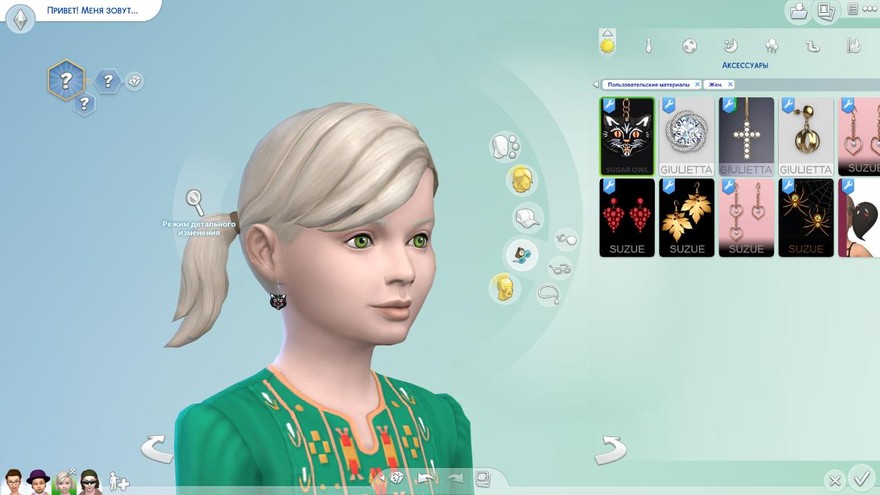Rotate the Sim using the left arrow

click(157, 449)
